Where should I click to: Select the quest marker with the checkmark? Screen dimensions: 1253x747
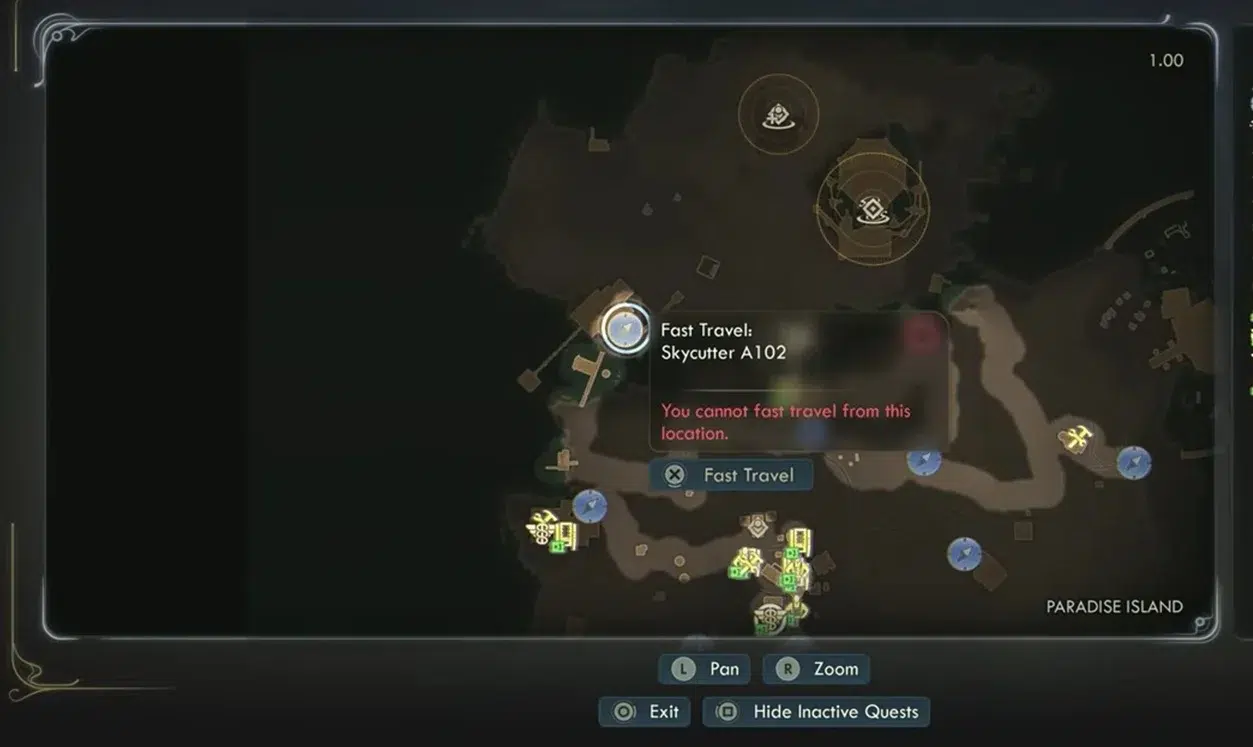[778, 116]
